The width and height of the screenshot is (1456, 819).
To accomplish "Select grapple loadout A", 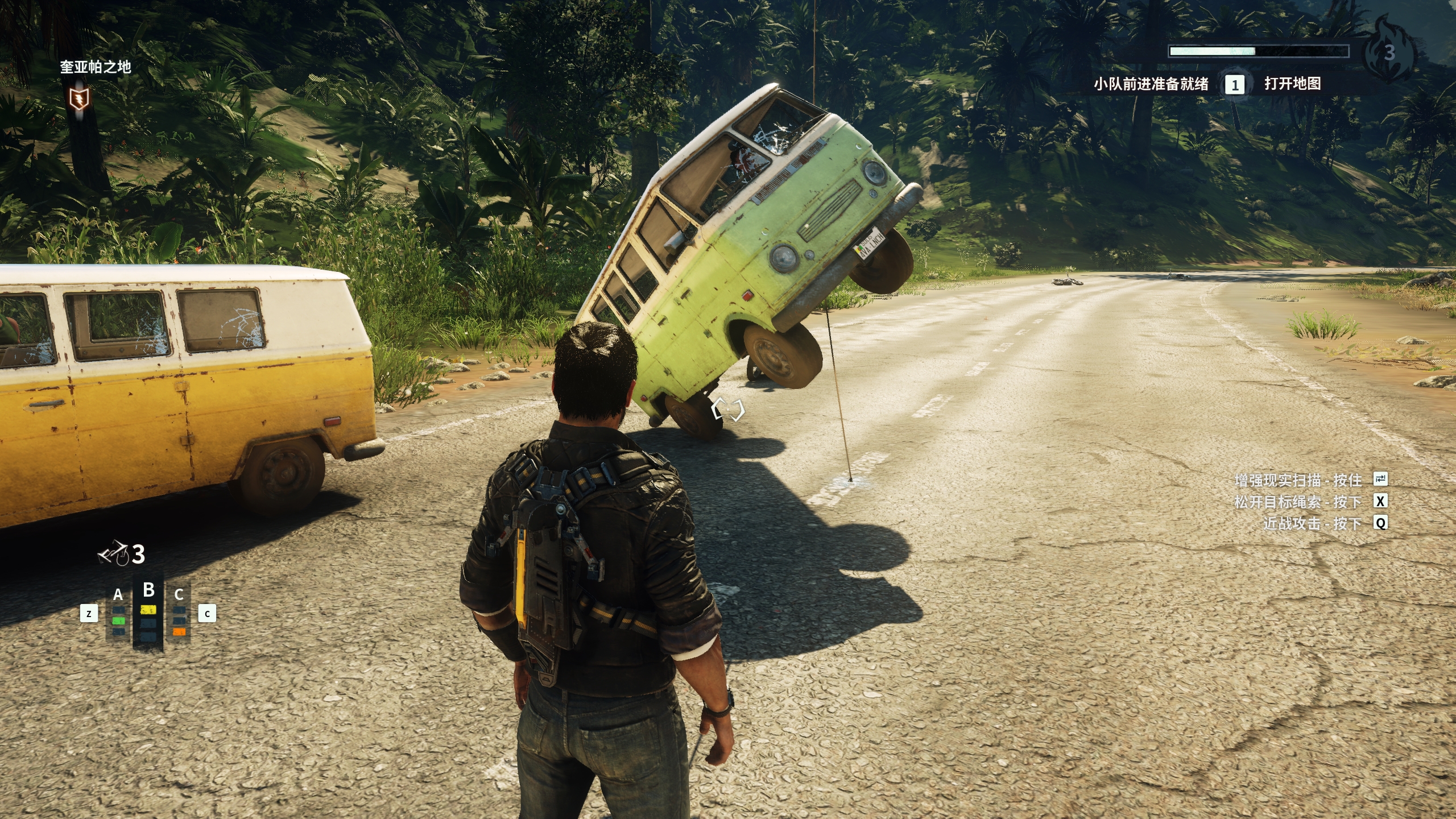I will tap(118, 614).
